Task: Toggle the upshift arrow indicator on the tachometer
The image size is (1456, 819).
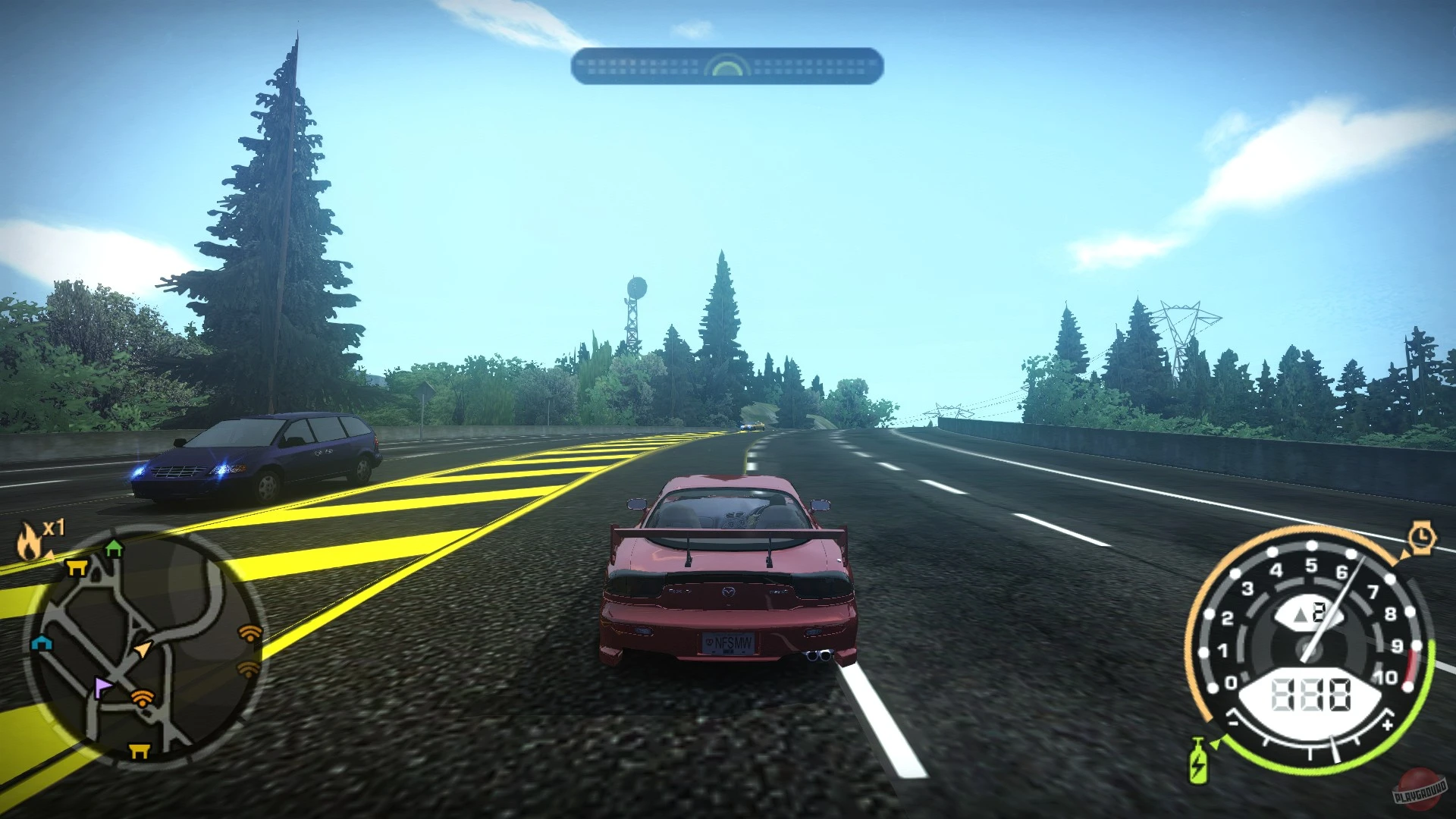Action: coord(1300,613)
